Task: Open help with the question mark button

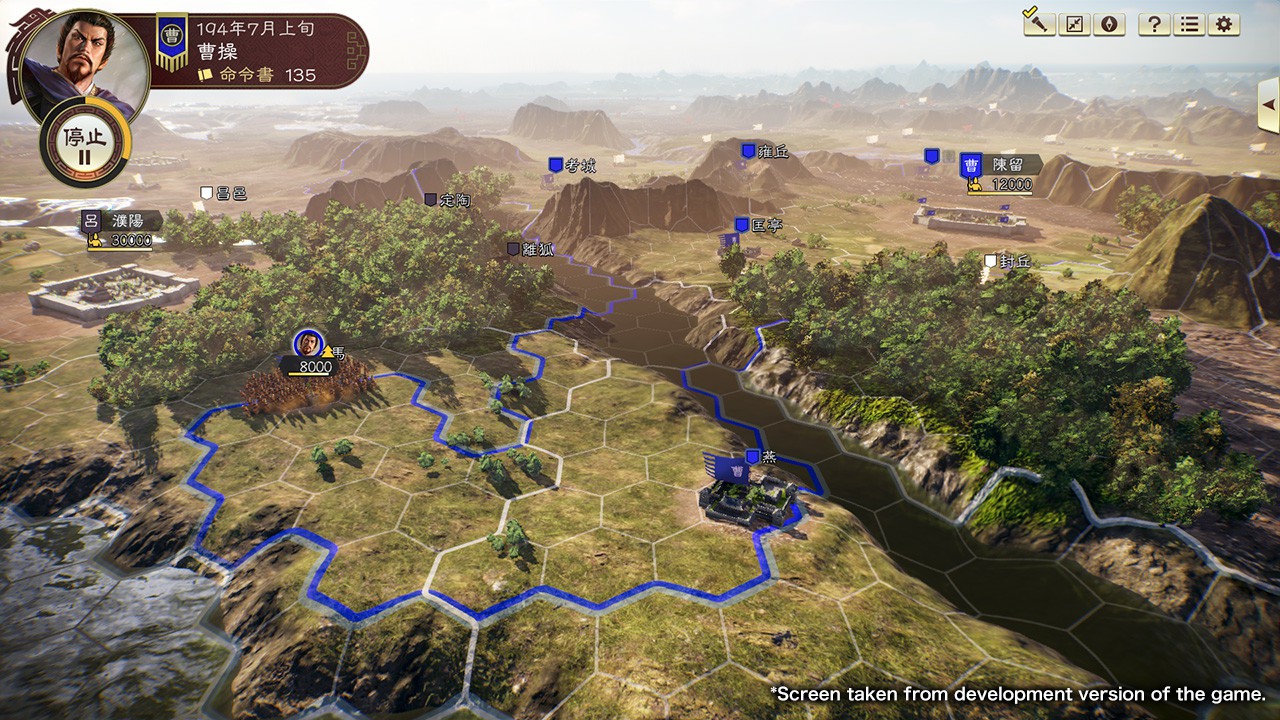Action: 1154,24
